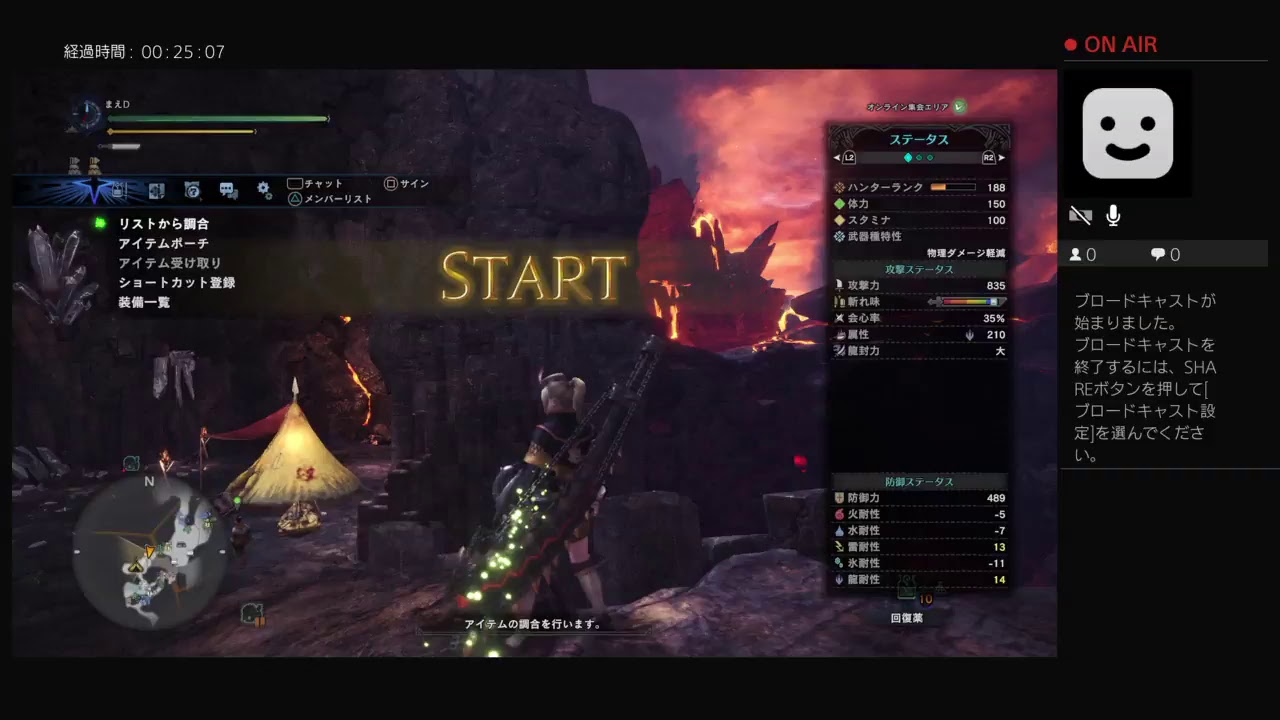Screen dimensions: 1280x720
Task: Click the 火耐性 fire resistance icon
Action: [838, 515]
